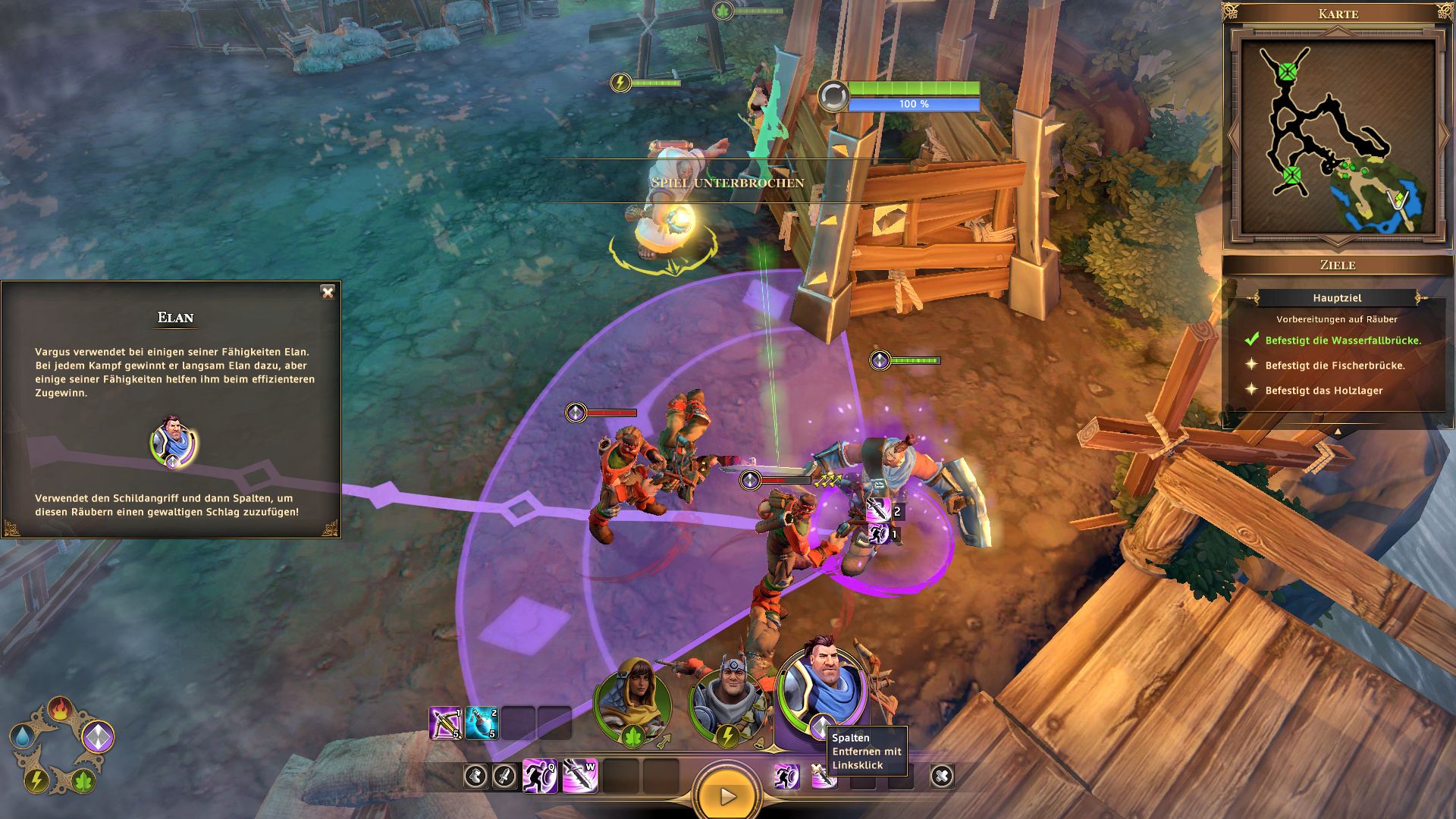Image resolution: width=1456 pixels, height=819 pixels.
Task: Use the crossbow item slot
Action: (x=445, y=723)
